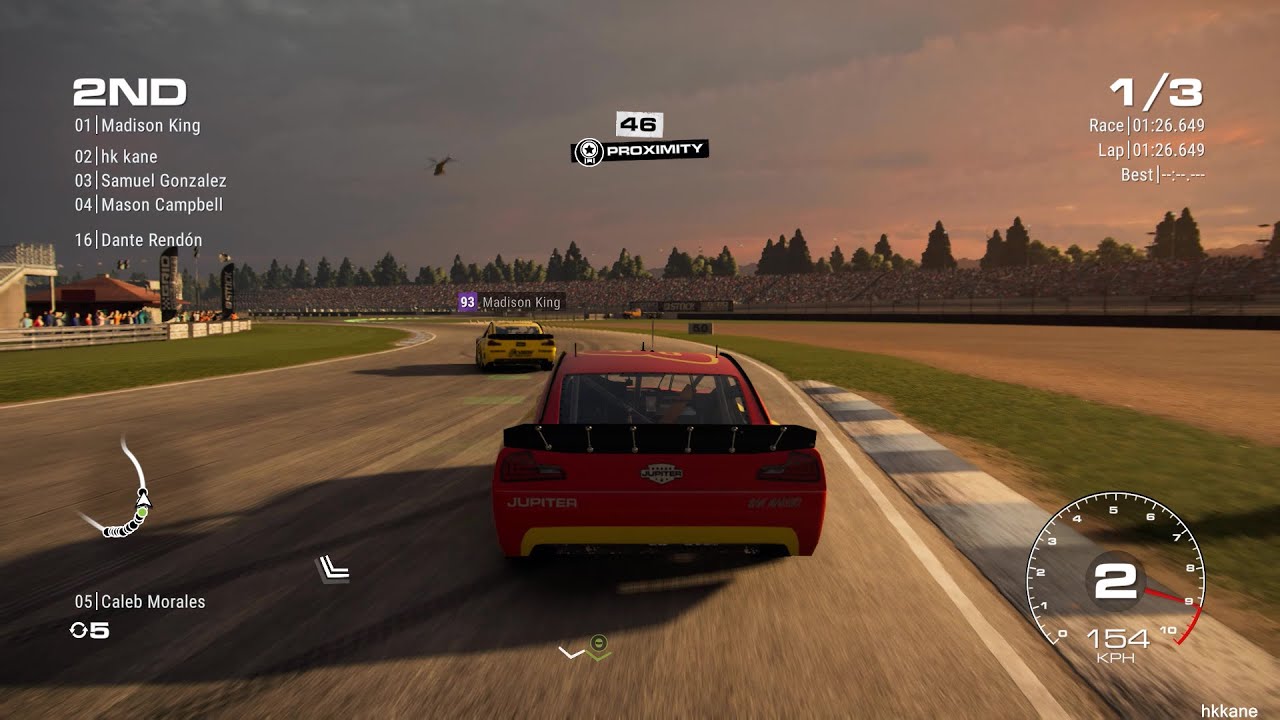Select driver 01 Madison King on leaderboard

[x=137, y=126]
